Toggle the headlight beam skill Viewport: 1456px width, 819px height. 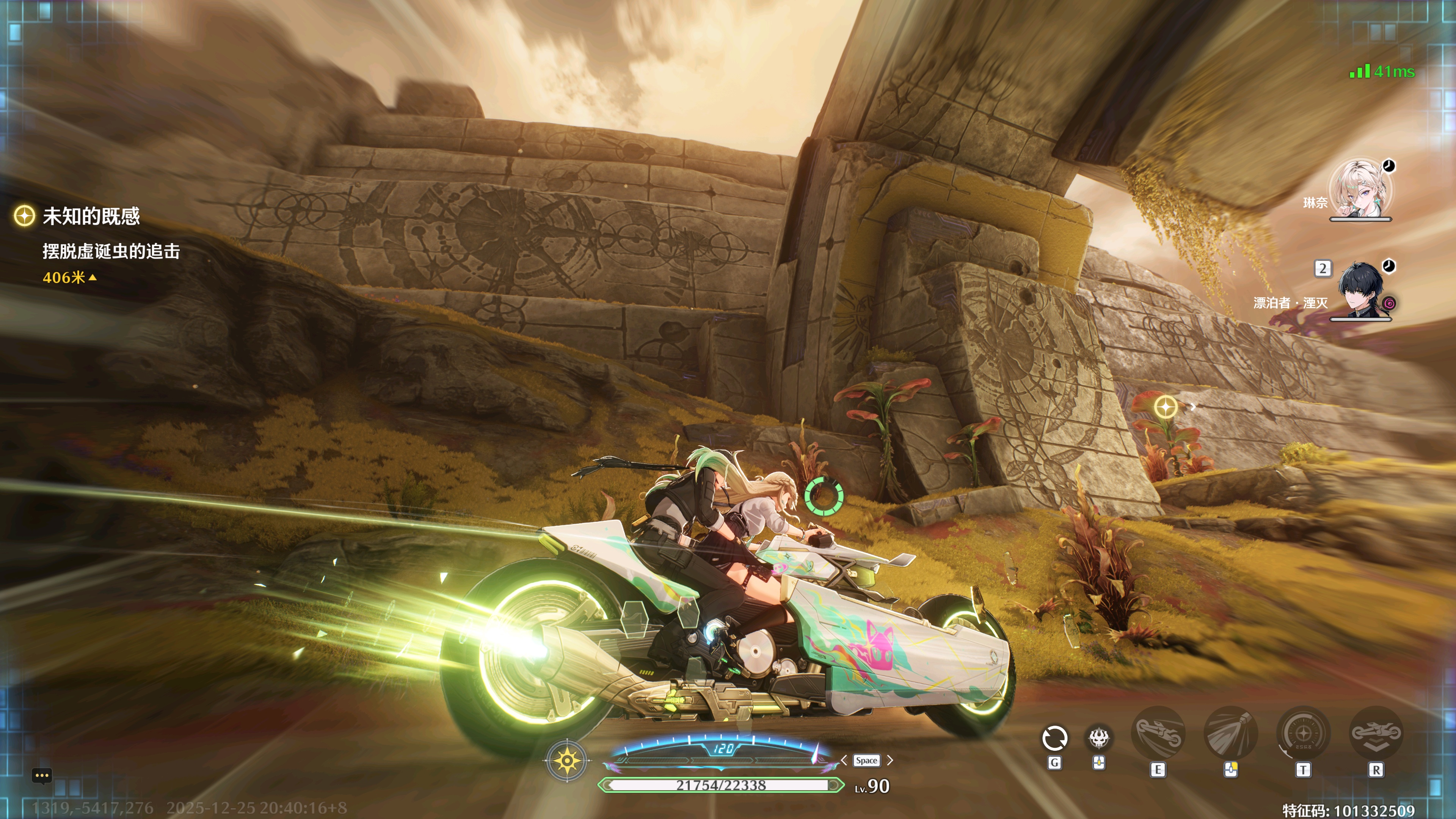(x=1231, y=734)
